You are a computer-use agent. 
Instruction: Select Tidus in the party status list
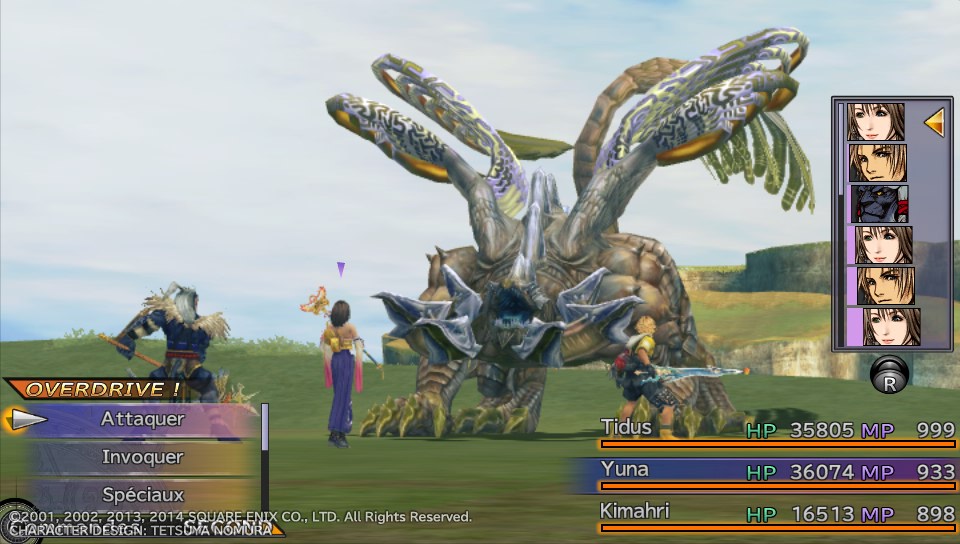[x=776, y=430]
